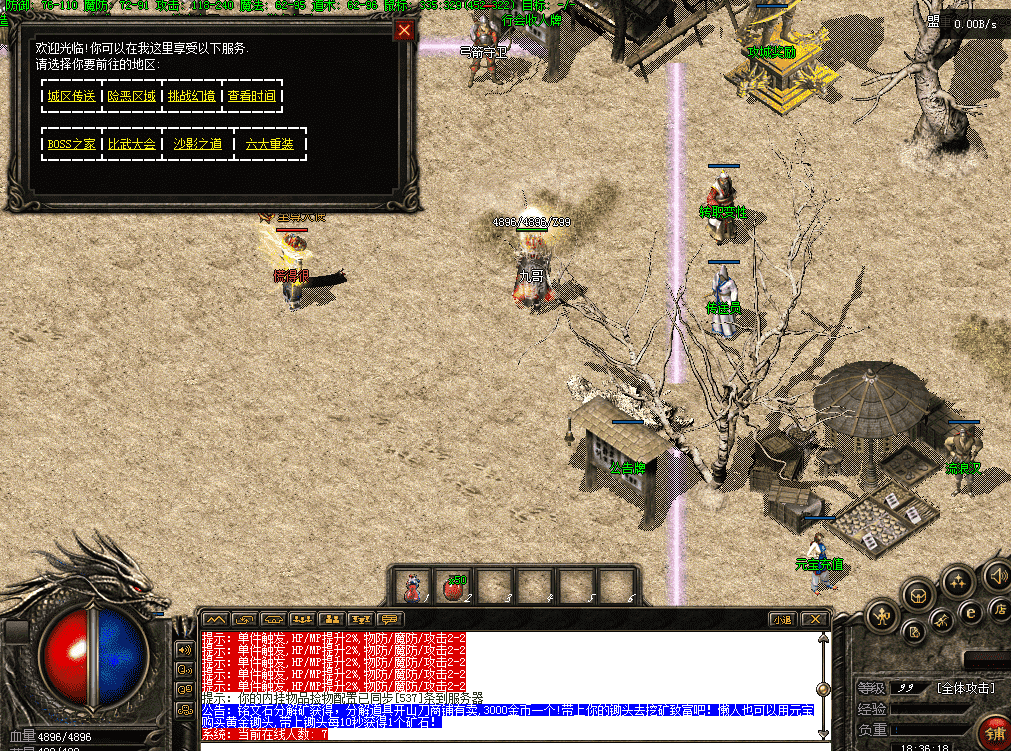The height and width of the screenshot is (751, 1011).
Task: Close the chat panel with its X button
Action: pos(815,620)
